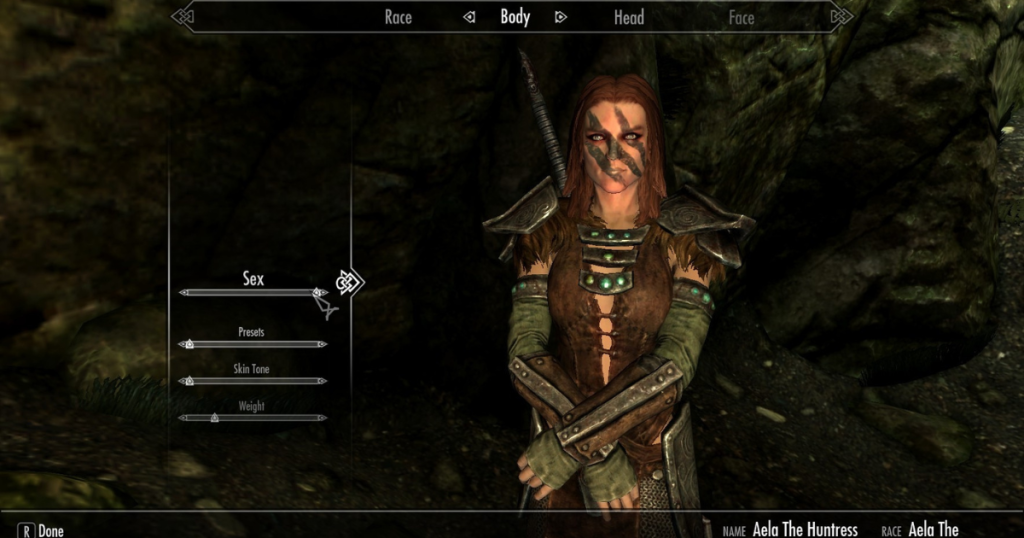Adjust the Sex slider

tap(253, 293)
